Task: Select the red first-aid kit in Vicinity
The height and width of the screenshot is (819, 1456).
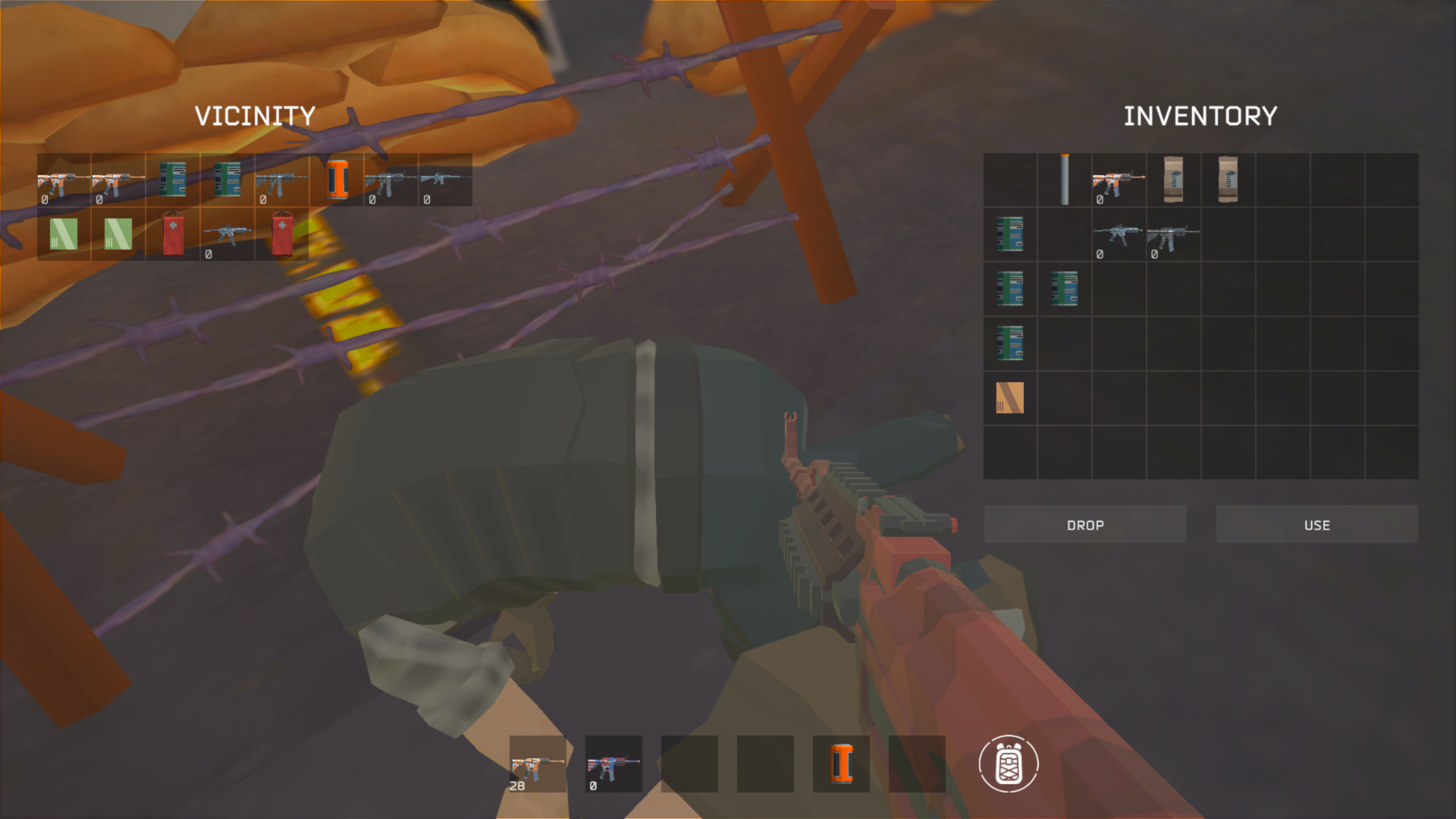Action: (172, 235)
